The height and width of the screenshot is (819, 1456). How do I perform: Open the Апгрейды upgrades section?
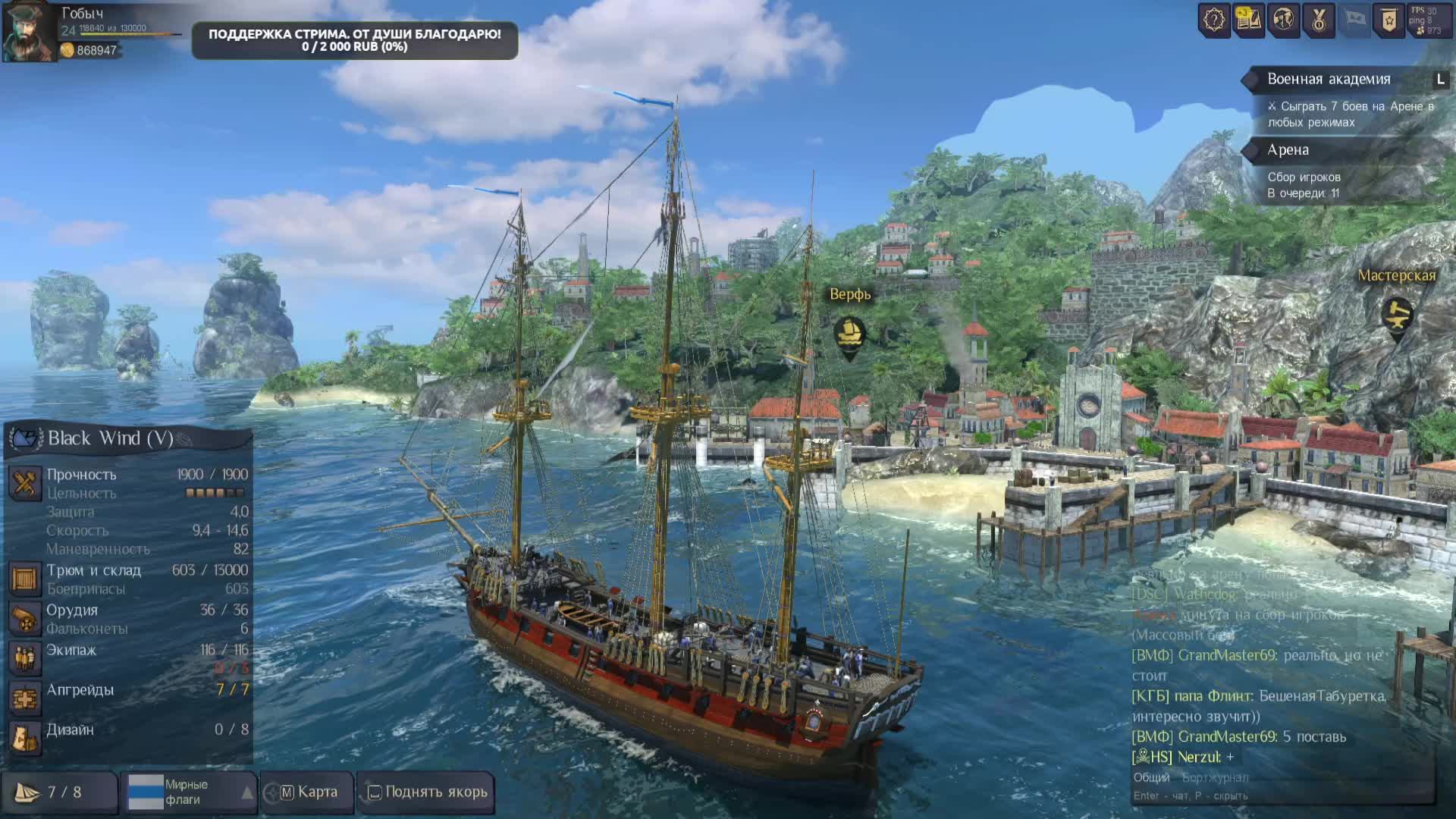click(80, 690)
